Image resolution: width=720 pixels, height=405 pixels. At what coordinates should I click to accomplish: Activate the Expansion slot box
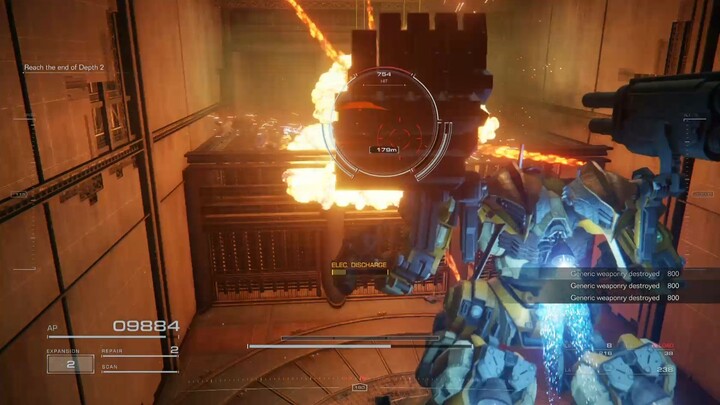70,364
